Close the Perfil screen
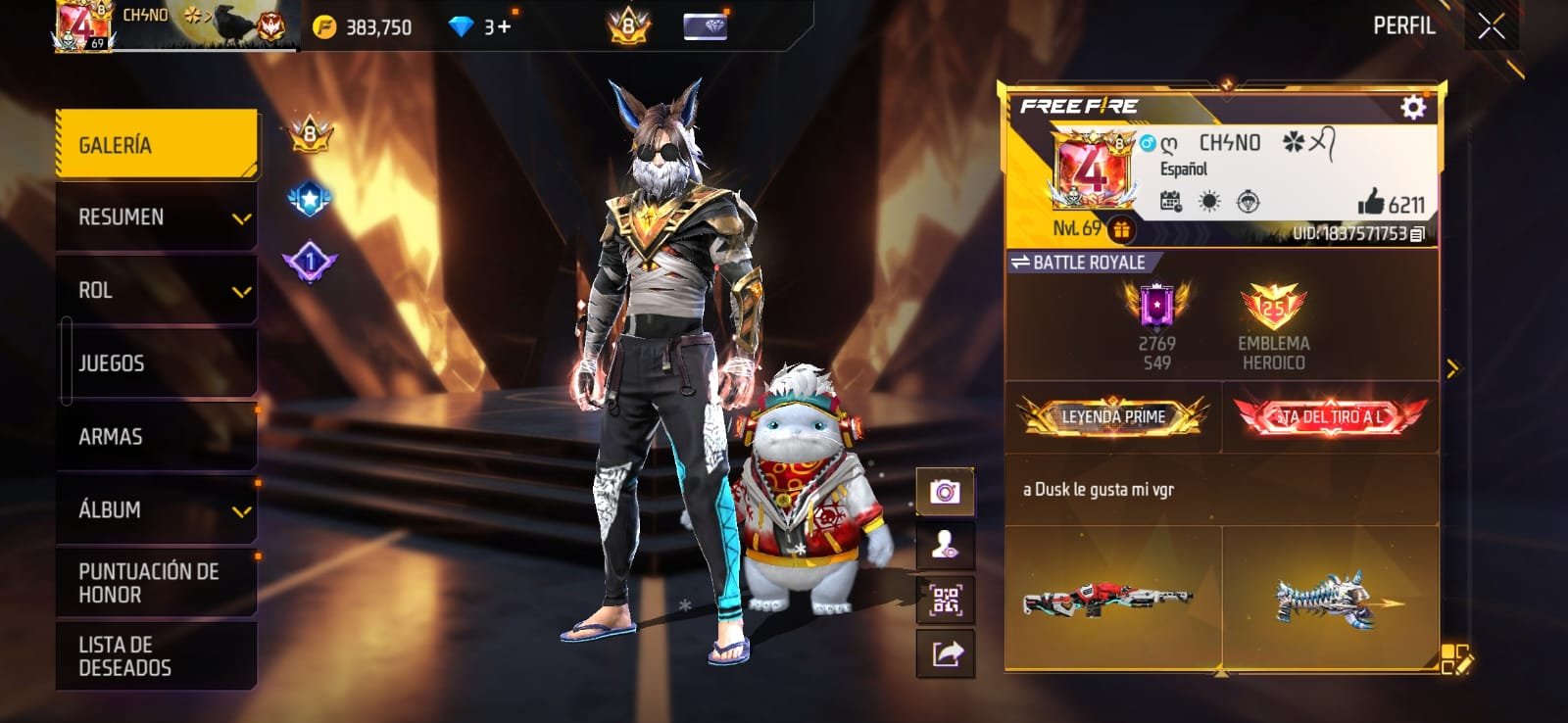 pyautogui.click(x=1491, y=26)
